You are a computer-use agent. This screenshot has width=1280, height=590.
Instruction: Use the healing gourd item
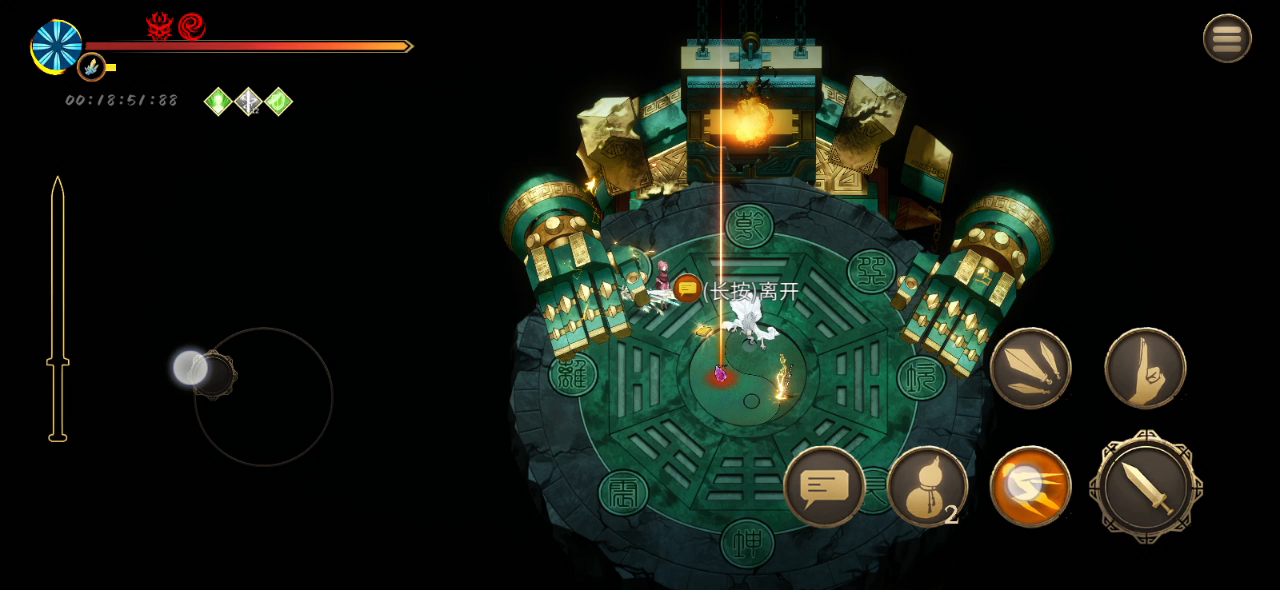(927, 486)
